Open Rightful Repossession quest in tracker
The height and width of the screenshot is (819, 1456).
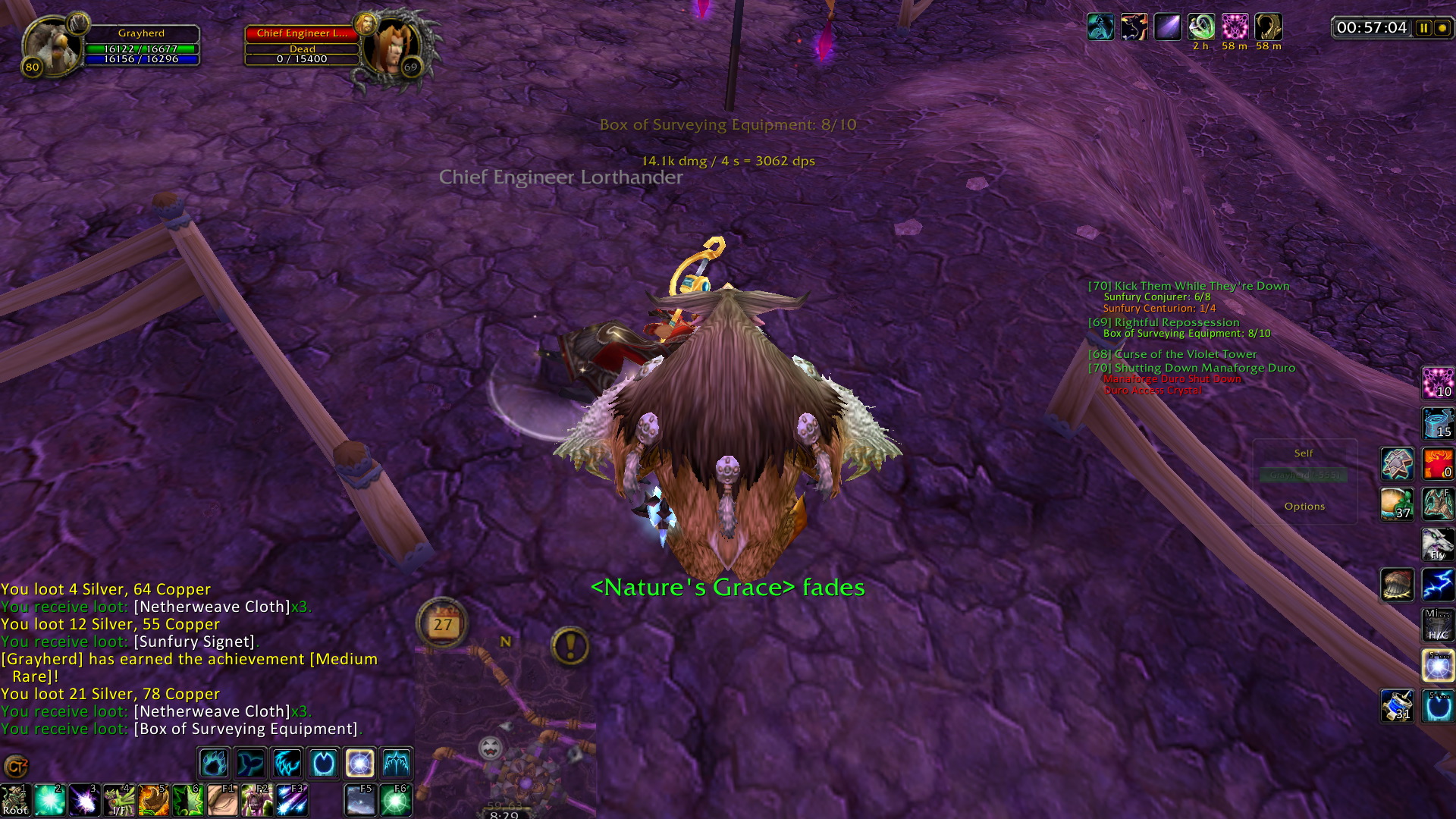click(1163, 322)
